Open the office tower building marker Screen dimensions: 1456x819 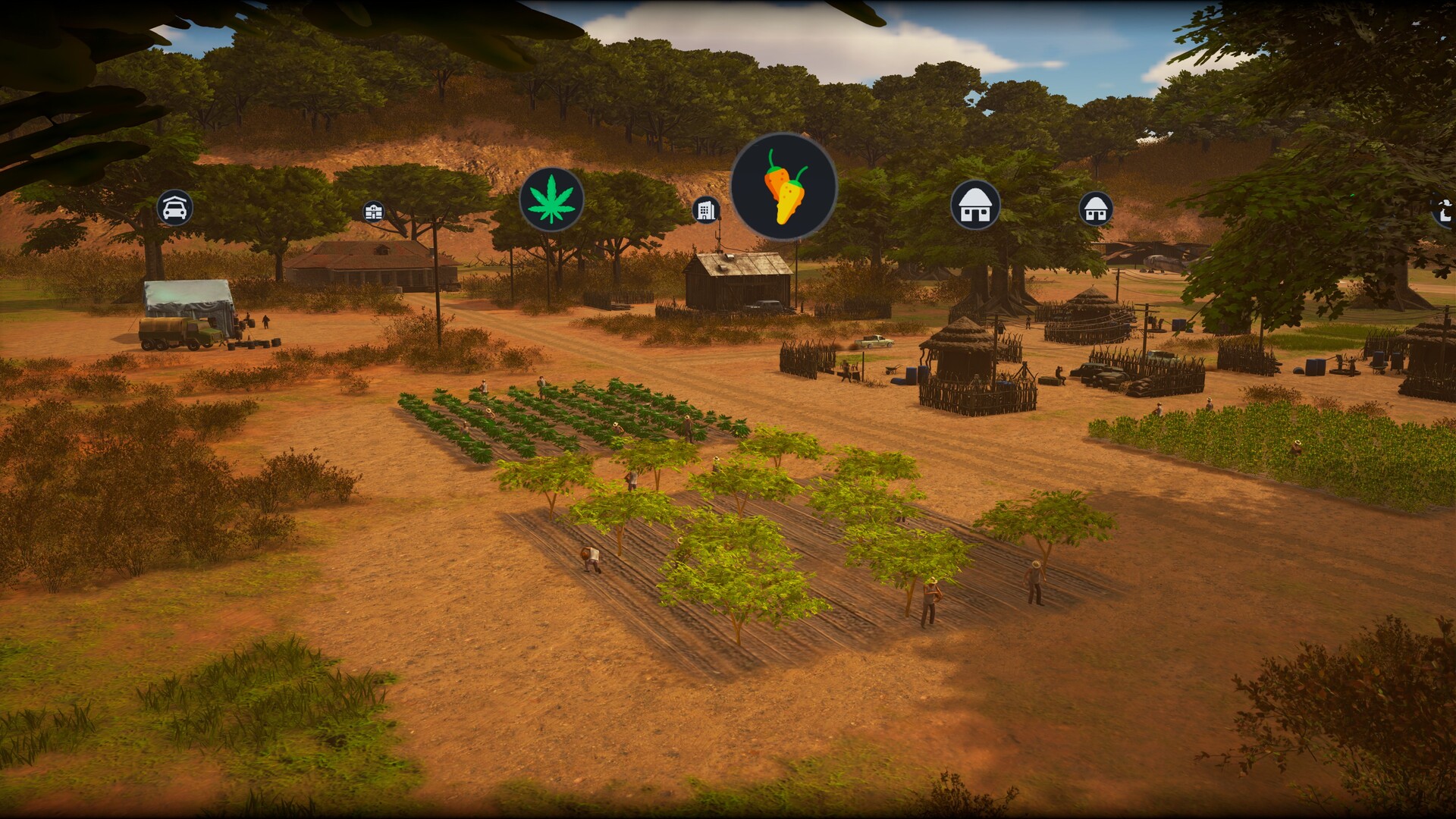(706, 209)
